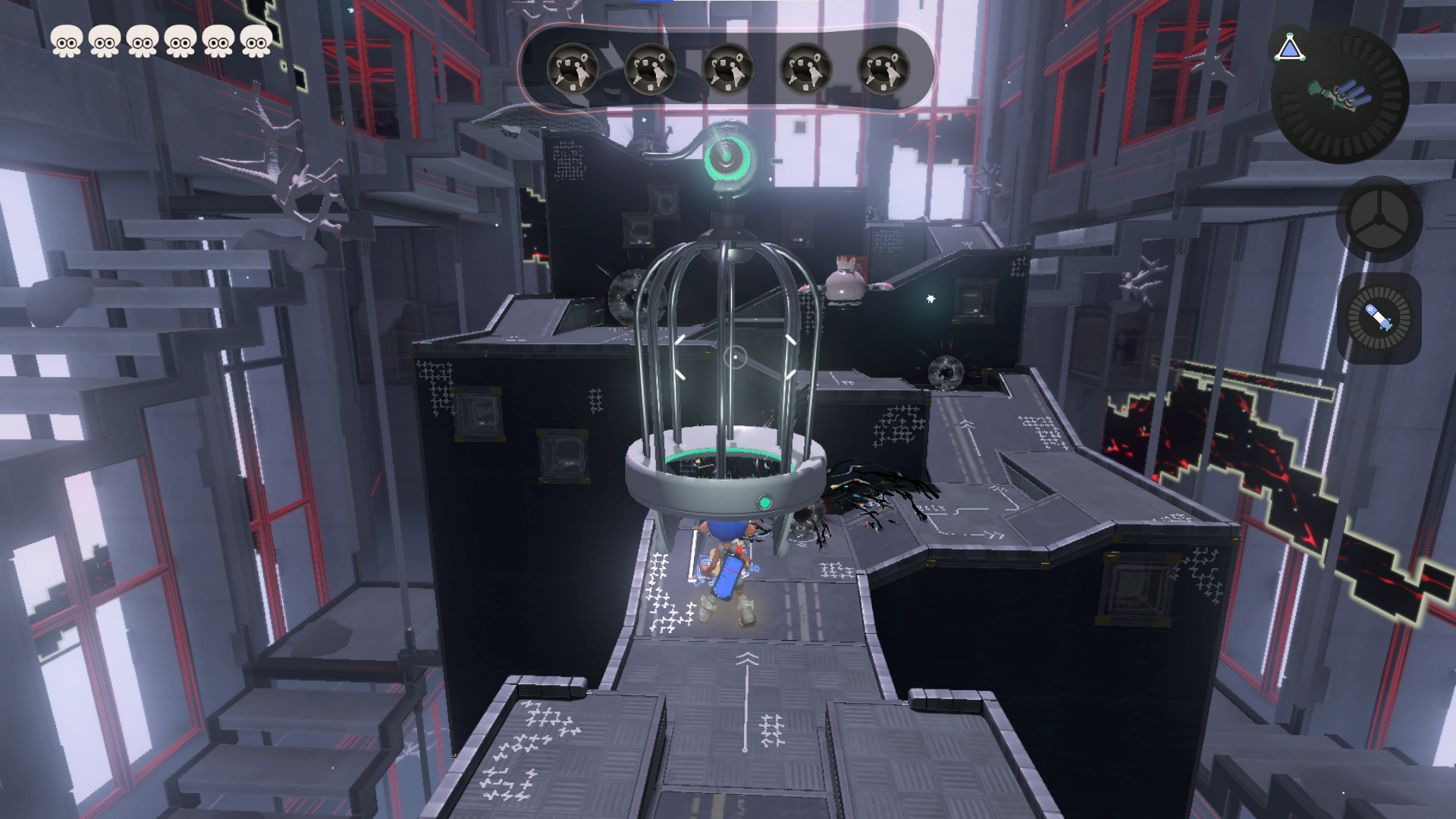
Task: Activate the missile special weapon icon
Action: 1379,318
